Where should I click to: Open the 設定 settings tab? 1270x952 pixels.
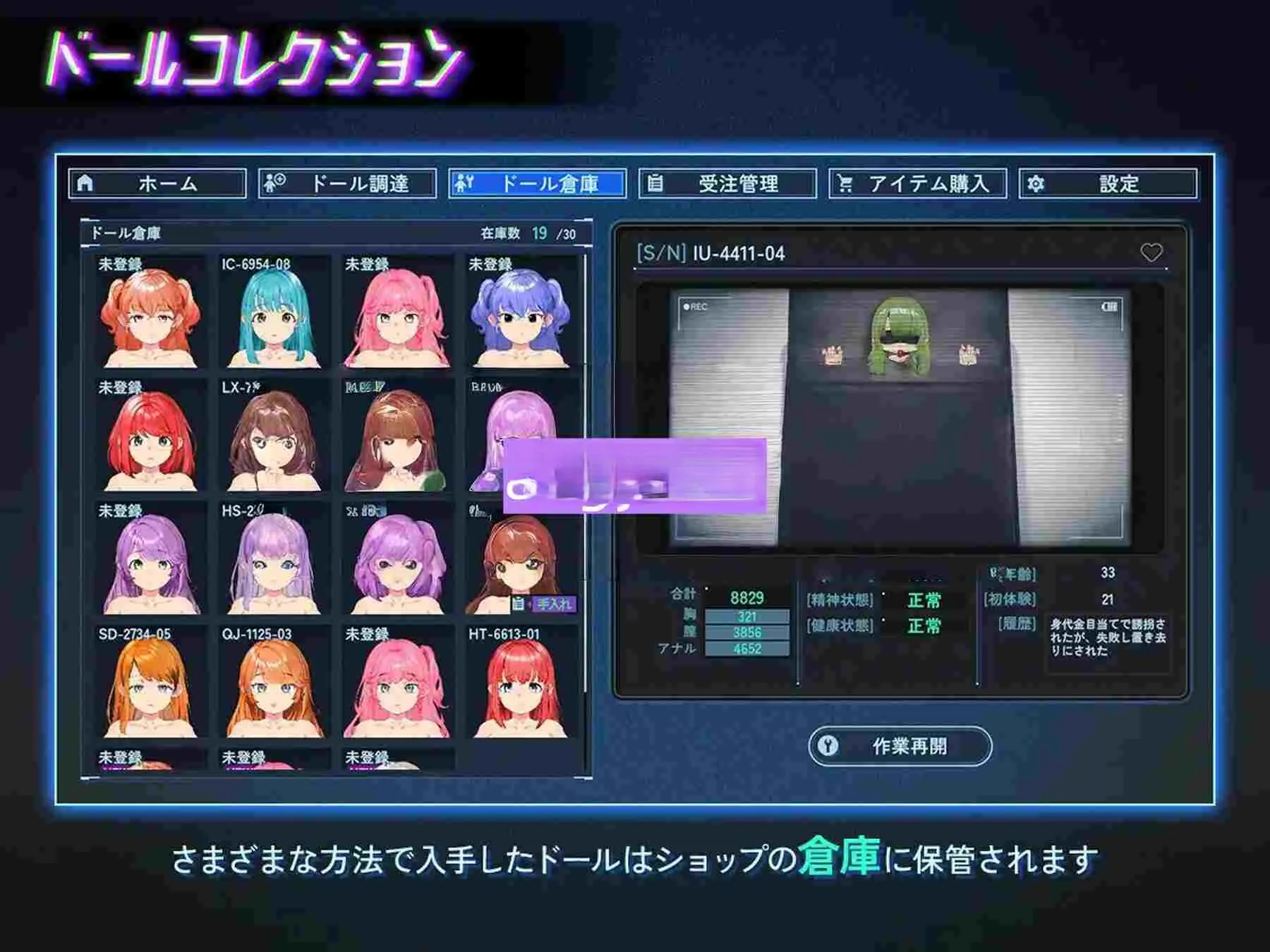pos(1108,183)
